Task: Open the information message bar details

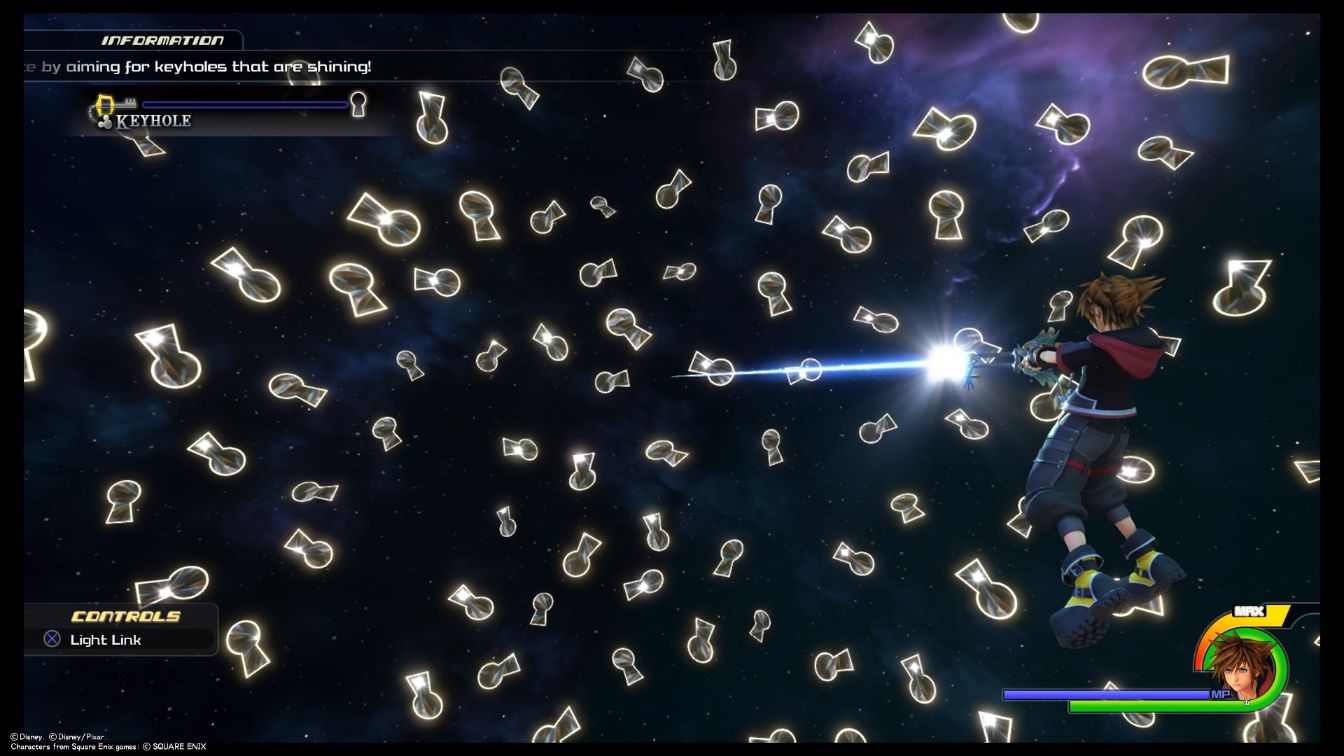Action: click(200, 67)
